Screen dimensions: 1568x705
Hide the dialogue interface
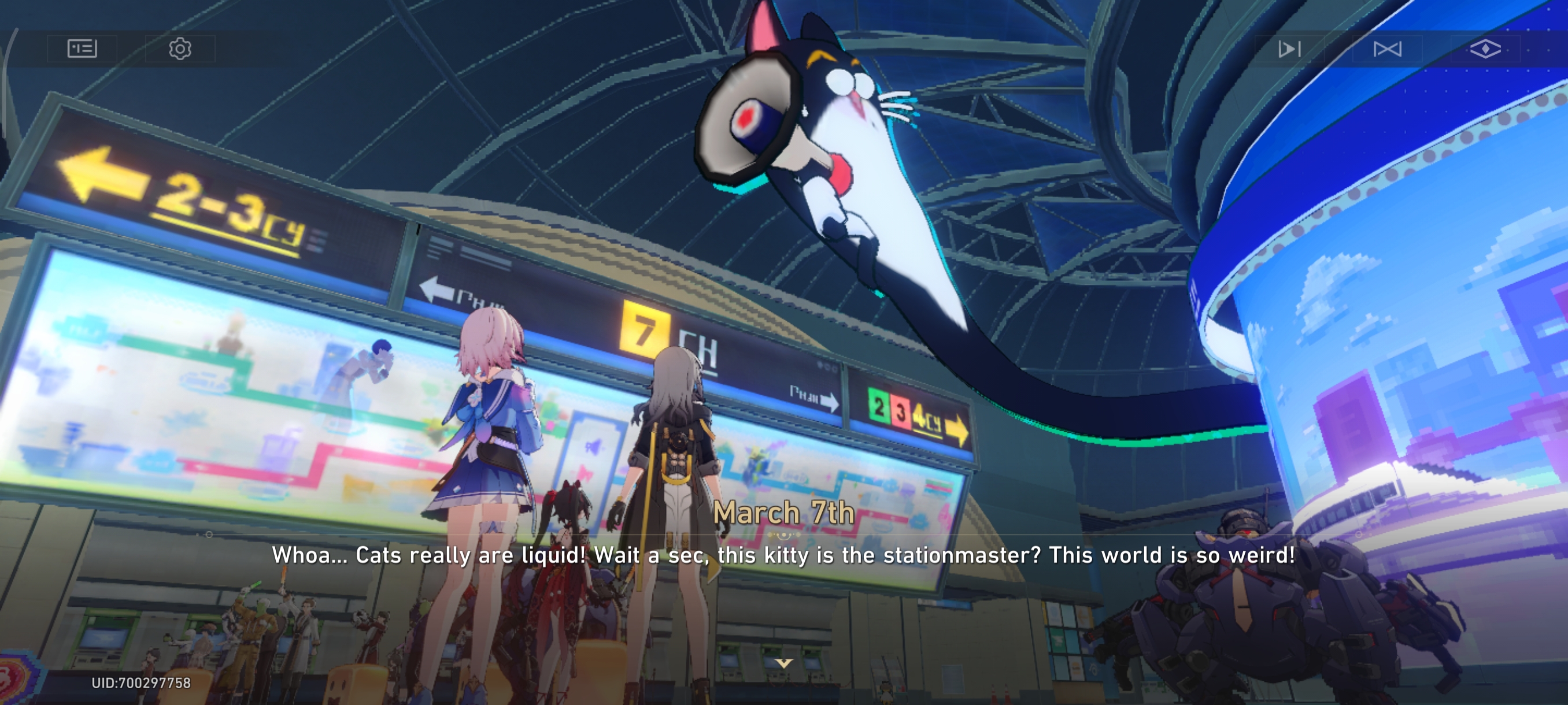pyautogui.click(x=1485, y=49)
